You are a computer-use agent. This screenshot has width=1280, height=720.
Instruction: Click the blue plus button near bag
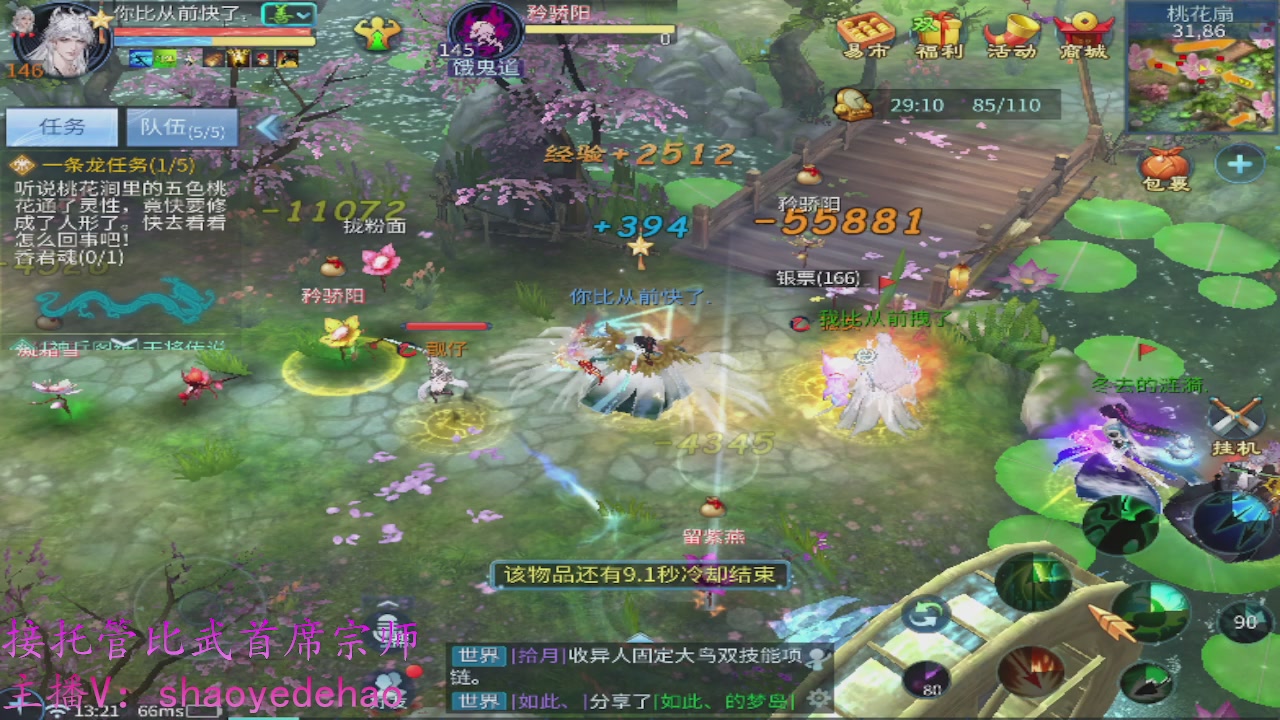click(x=1242, y=163)
